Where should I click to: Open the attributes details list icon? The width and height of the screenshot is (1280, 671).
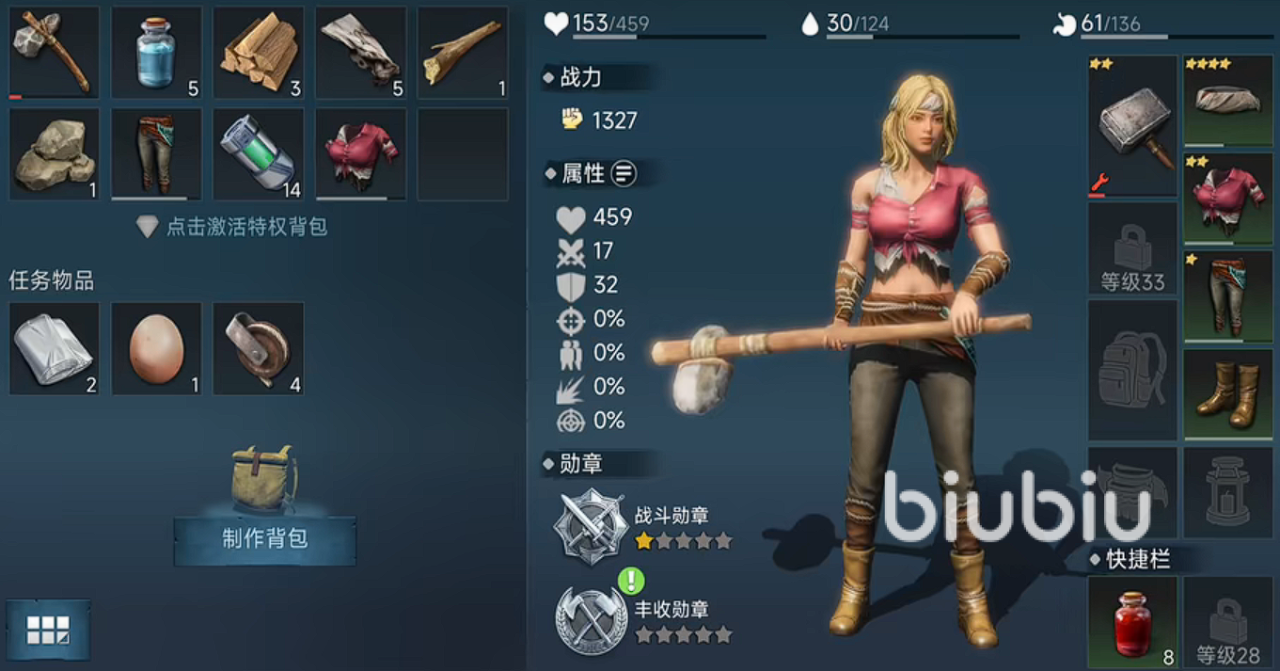tap(623, 173)
